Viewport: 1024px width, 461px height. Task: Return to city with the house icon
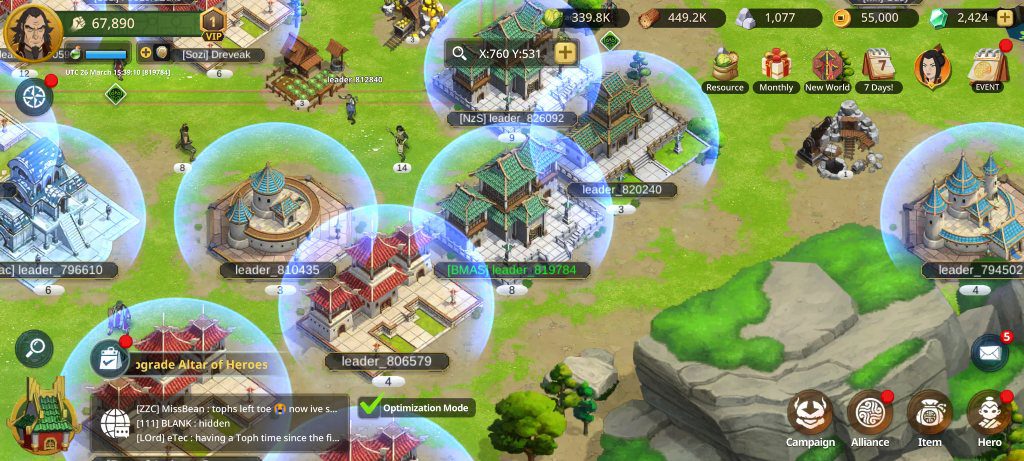tap(42, 417)
